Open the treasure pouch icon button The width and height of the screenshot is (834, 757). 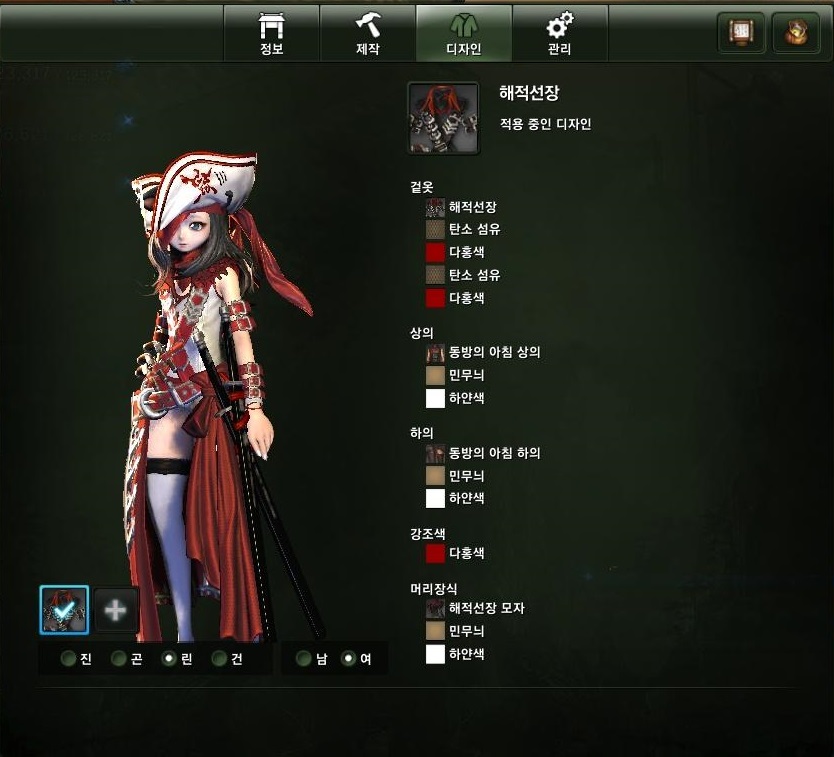pos(796,33)
